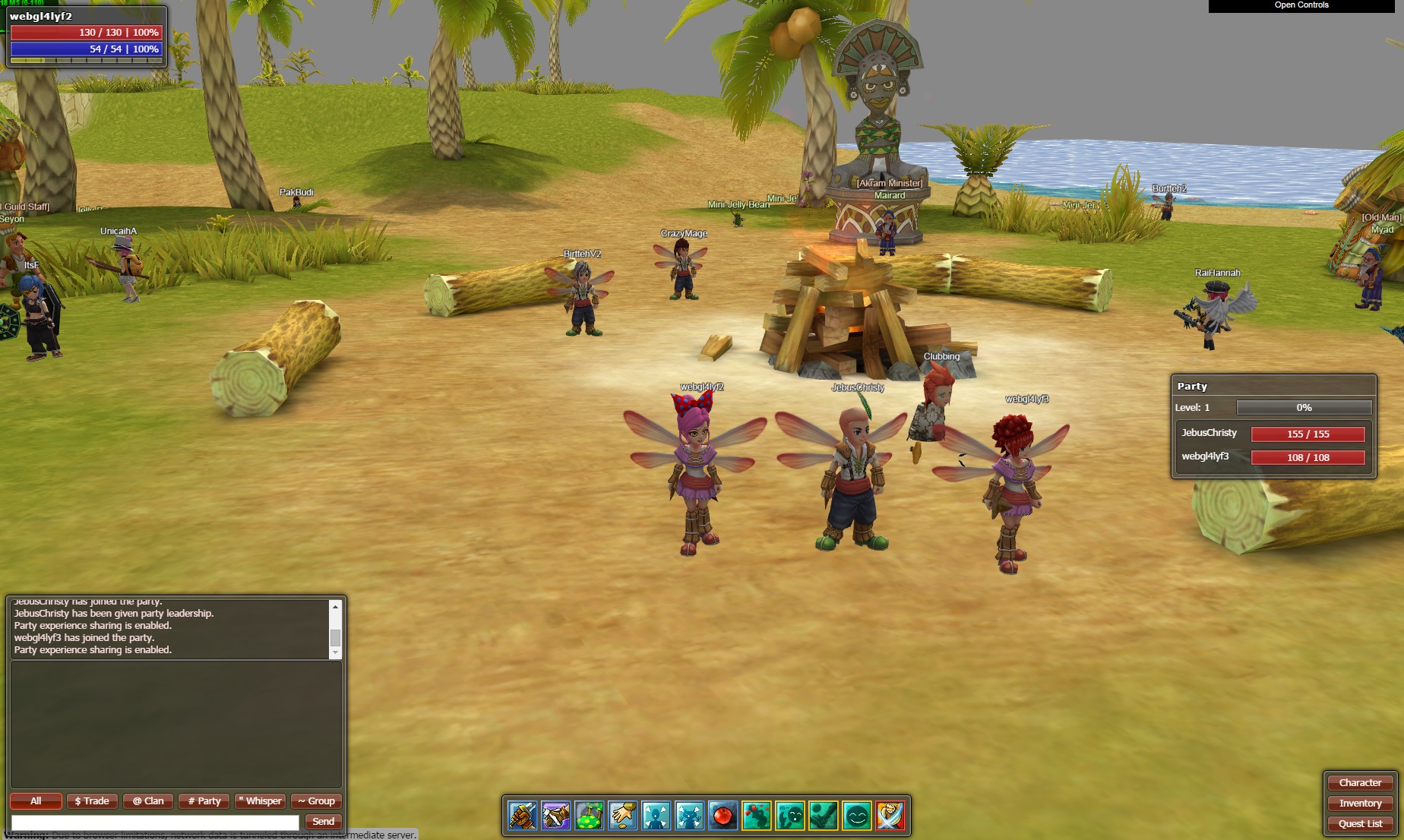1404x840 pixels.
Task: Select the Trade chat channel
Action: [92, 801]
